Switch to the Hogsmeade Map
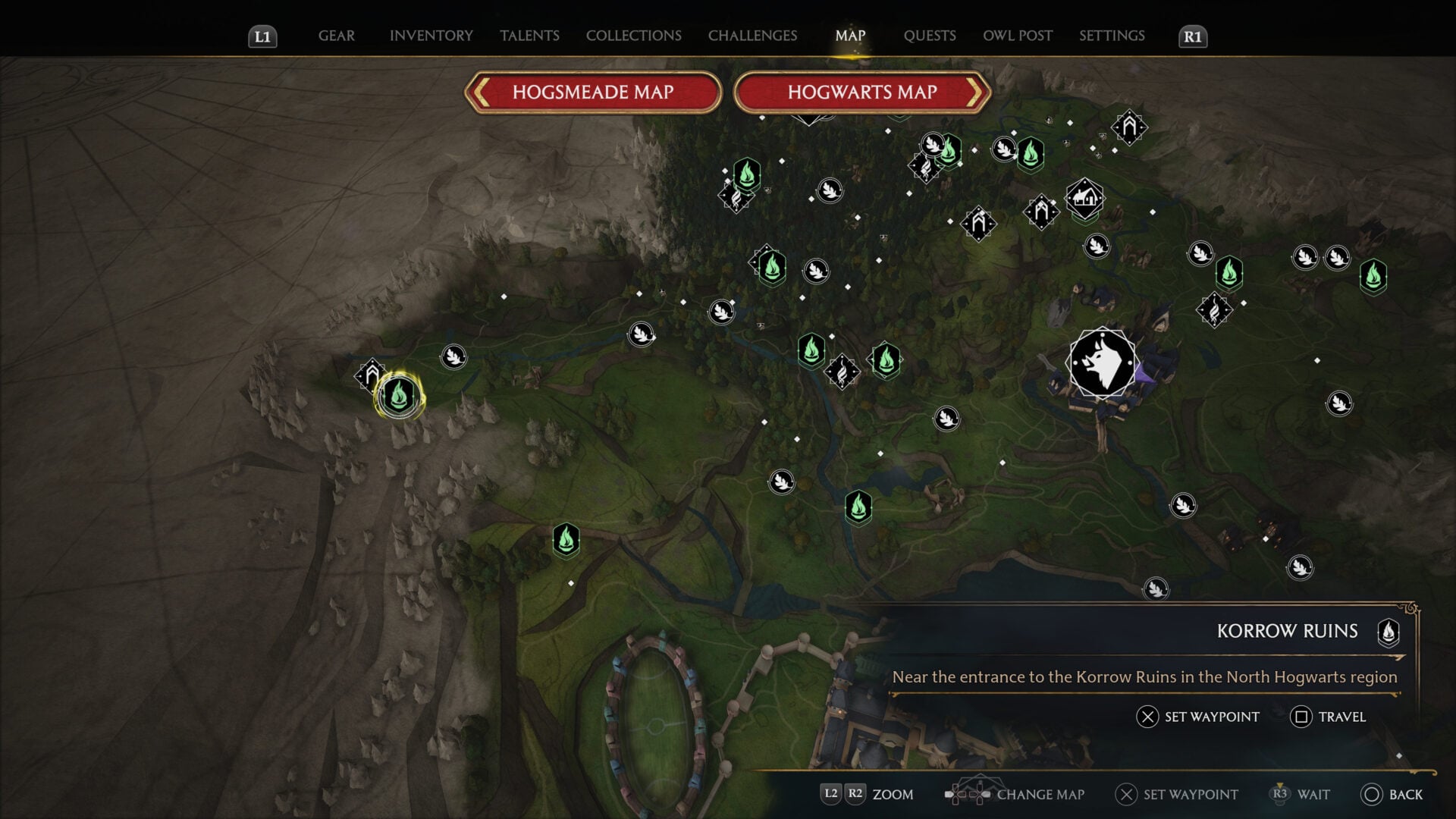This screenshot has height=819, width=1456. 593,93
